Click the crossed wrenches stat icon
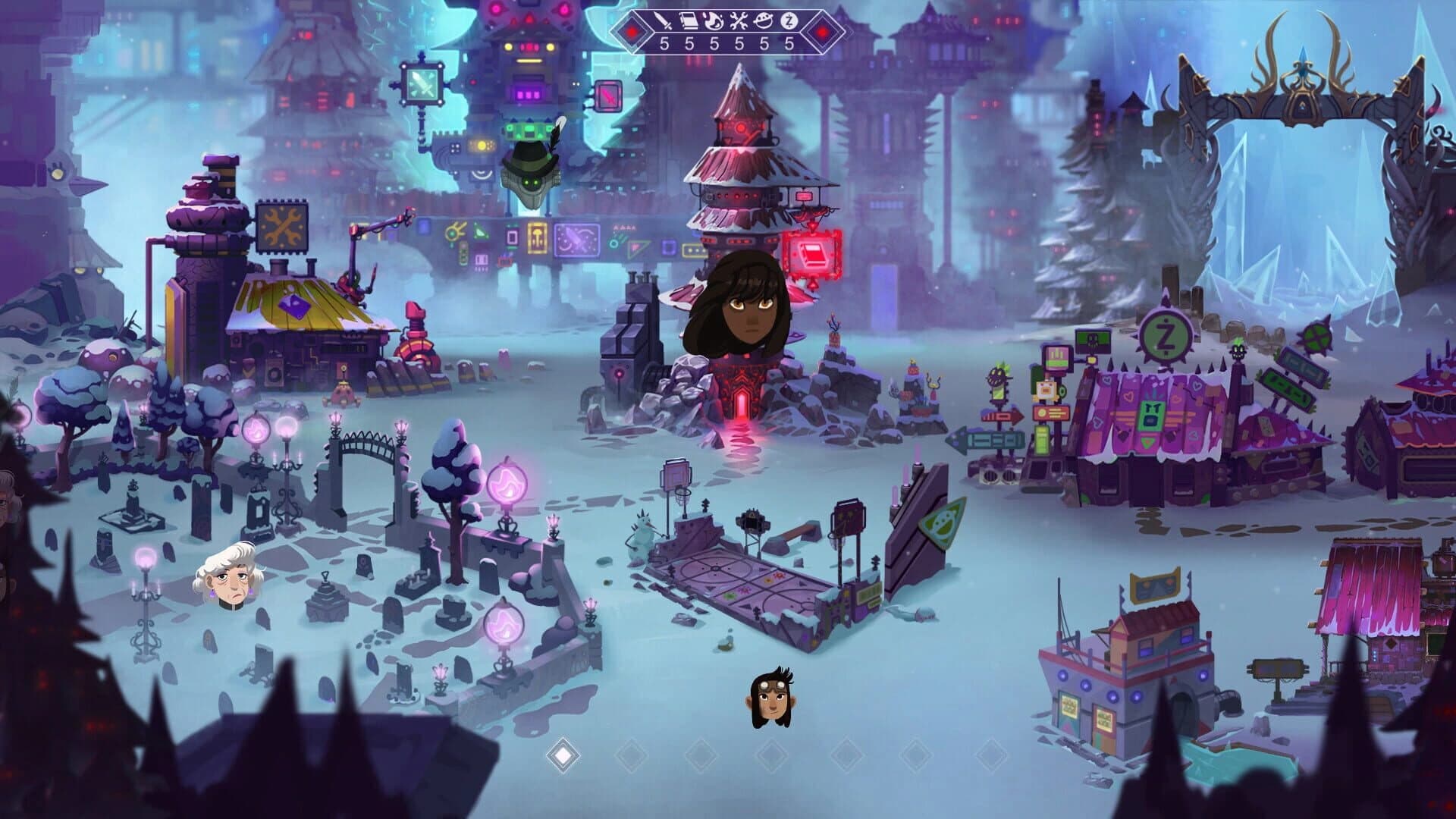This screenshot has height=819, width=1456. 738,20
